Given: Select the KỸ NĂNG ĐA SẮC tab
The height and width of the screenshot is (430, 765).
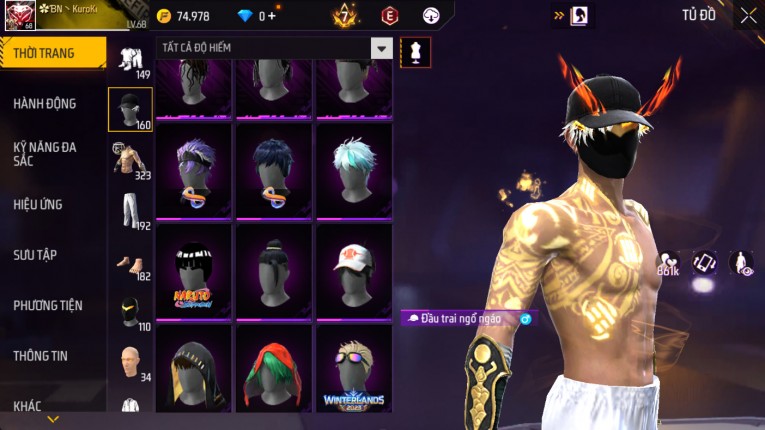Looking at the screenshot, I should [45, 153].
